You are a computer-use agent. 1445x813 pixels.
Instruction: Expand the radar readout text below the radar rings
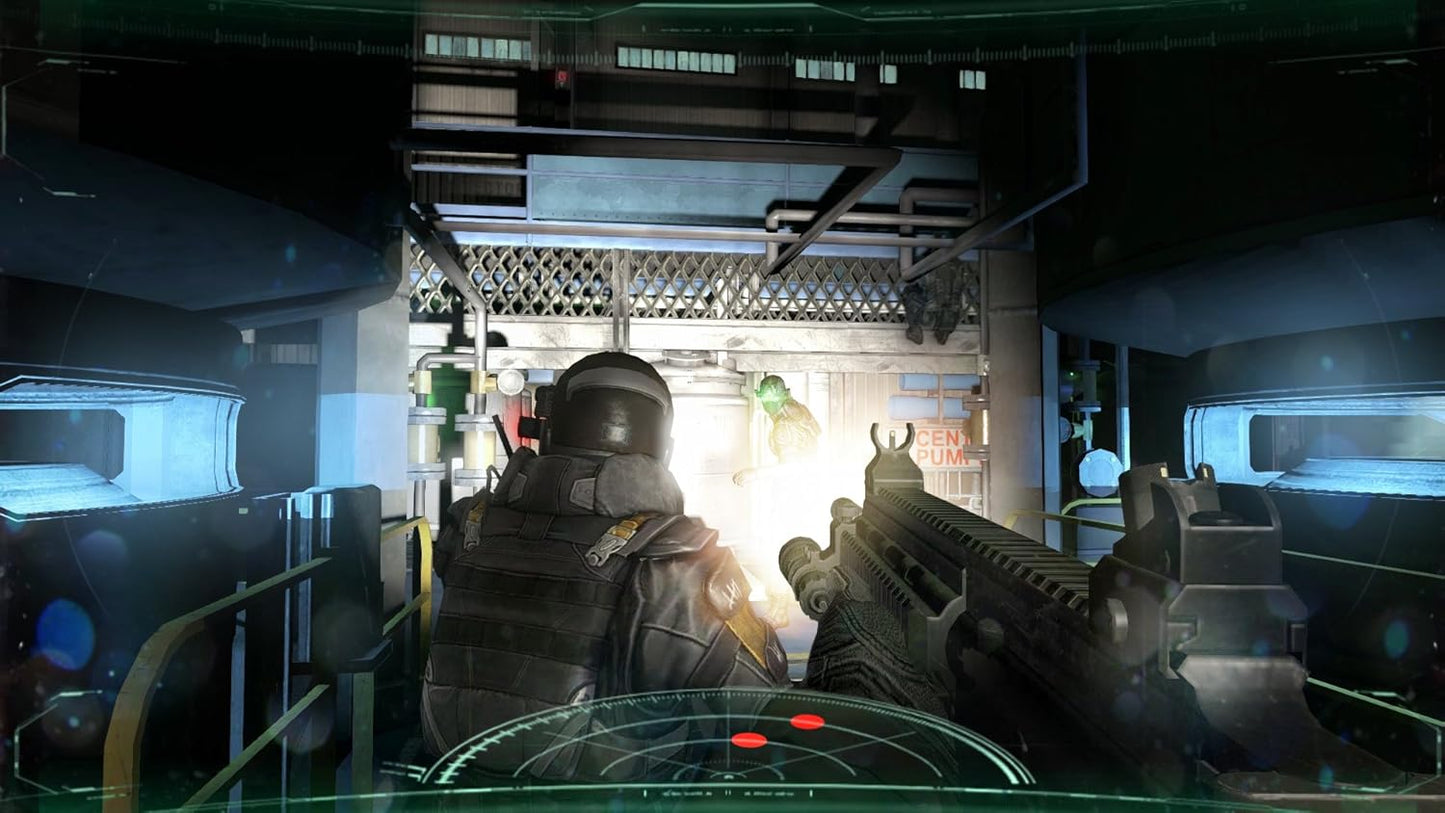pos(727,792)
